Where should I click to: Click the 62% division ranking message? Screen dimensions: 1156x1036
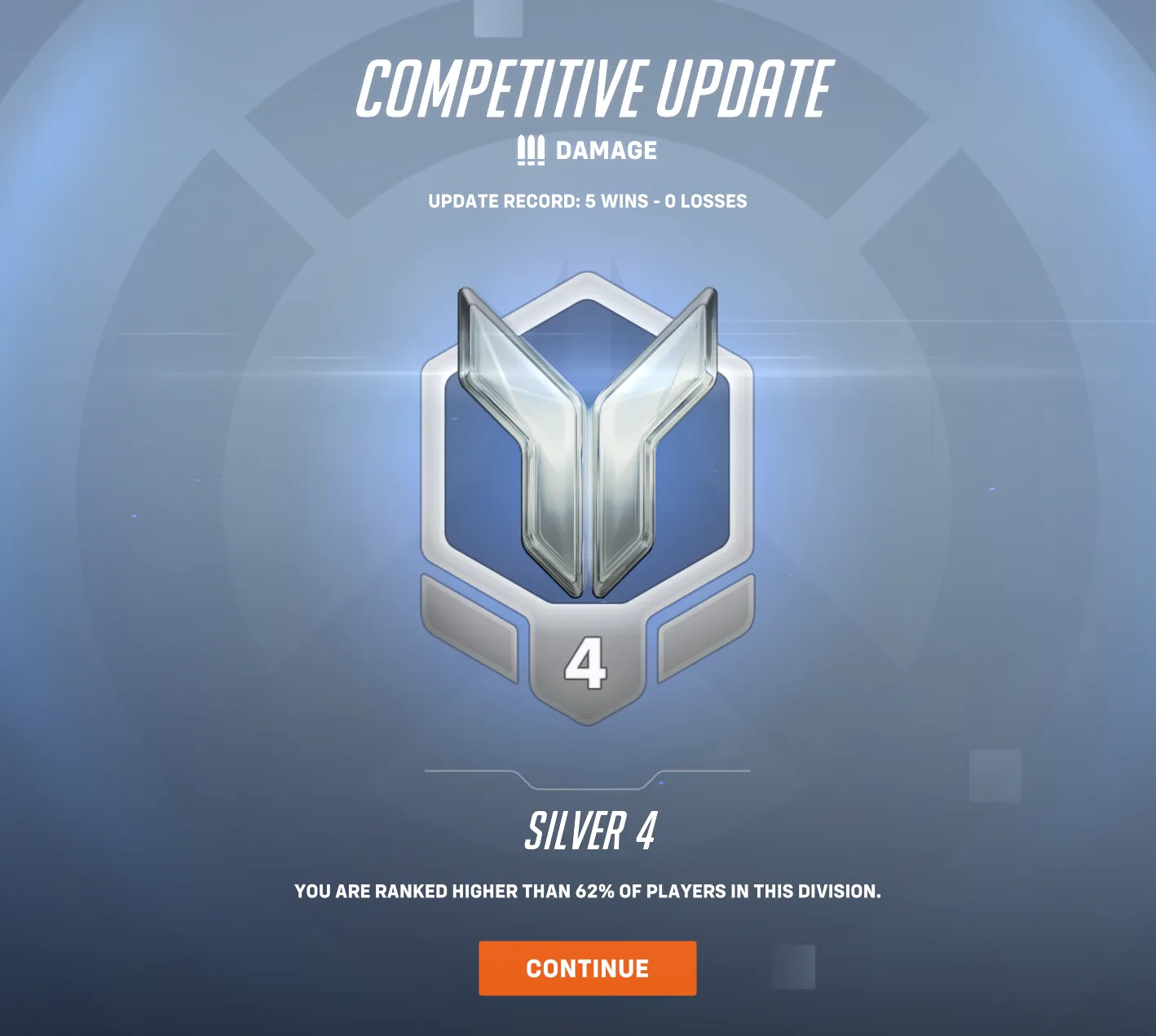coord(587,893)
